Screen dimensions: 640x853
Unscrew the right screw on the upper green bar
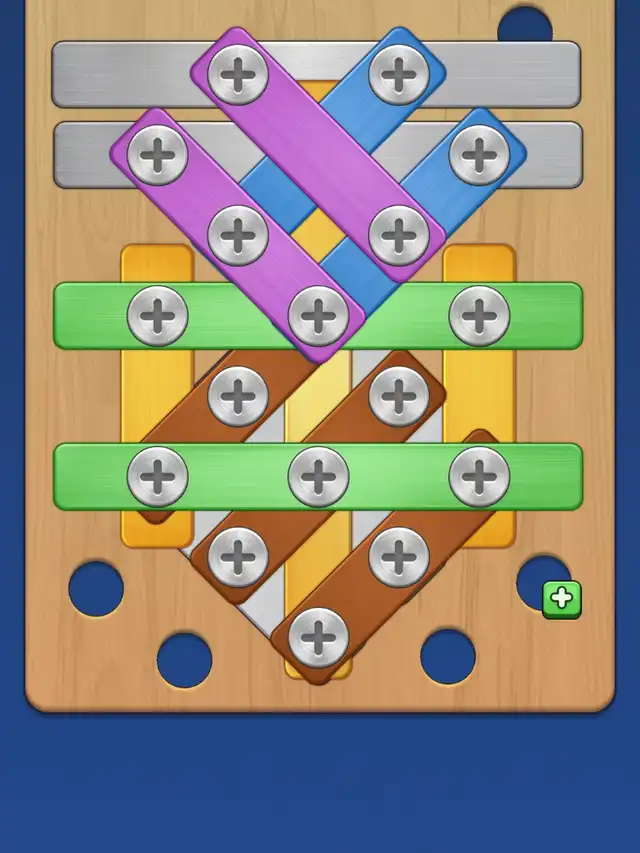pyautogui.click(x=479, y=316)
